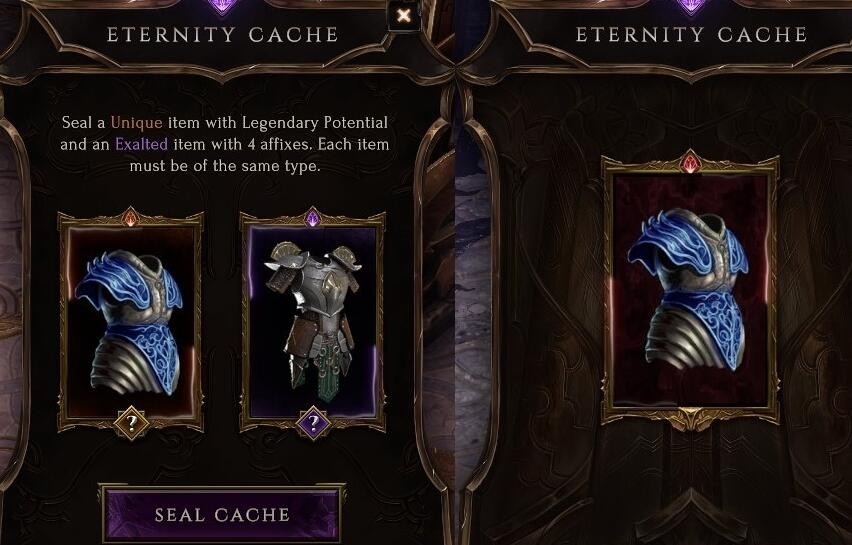
Task: Close the Eternity Cache window
Action: (403, 15)
